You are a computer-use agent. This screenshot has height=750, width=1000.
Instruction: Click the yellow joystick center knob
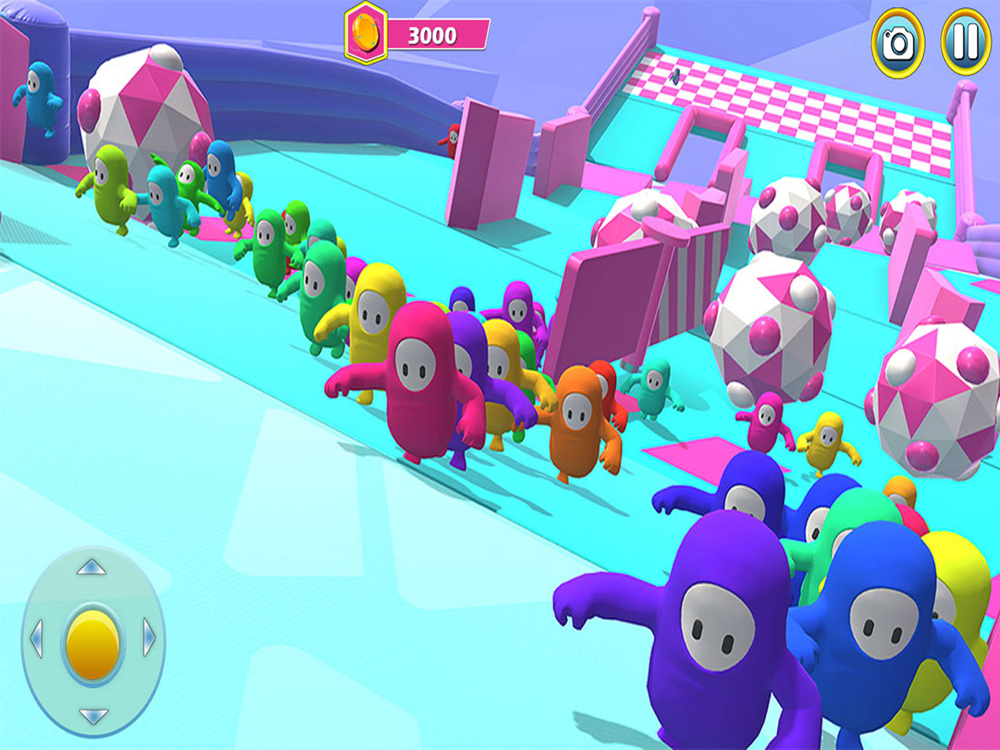[x=93, y=641]
